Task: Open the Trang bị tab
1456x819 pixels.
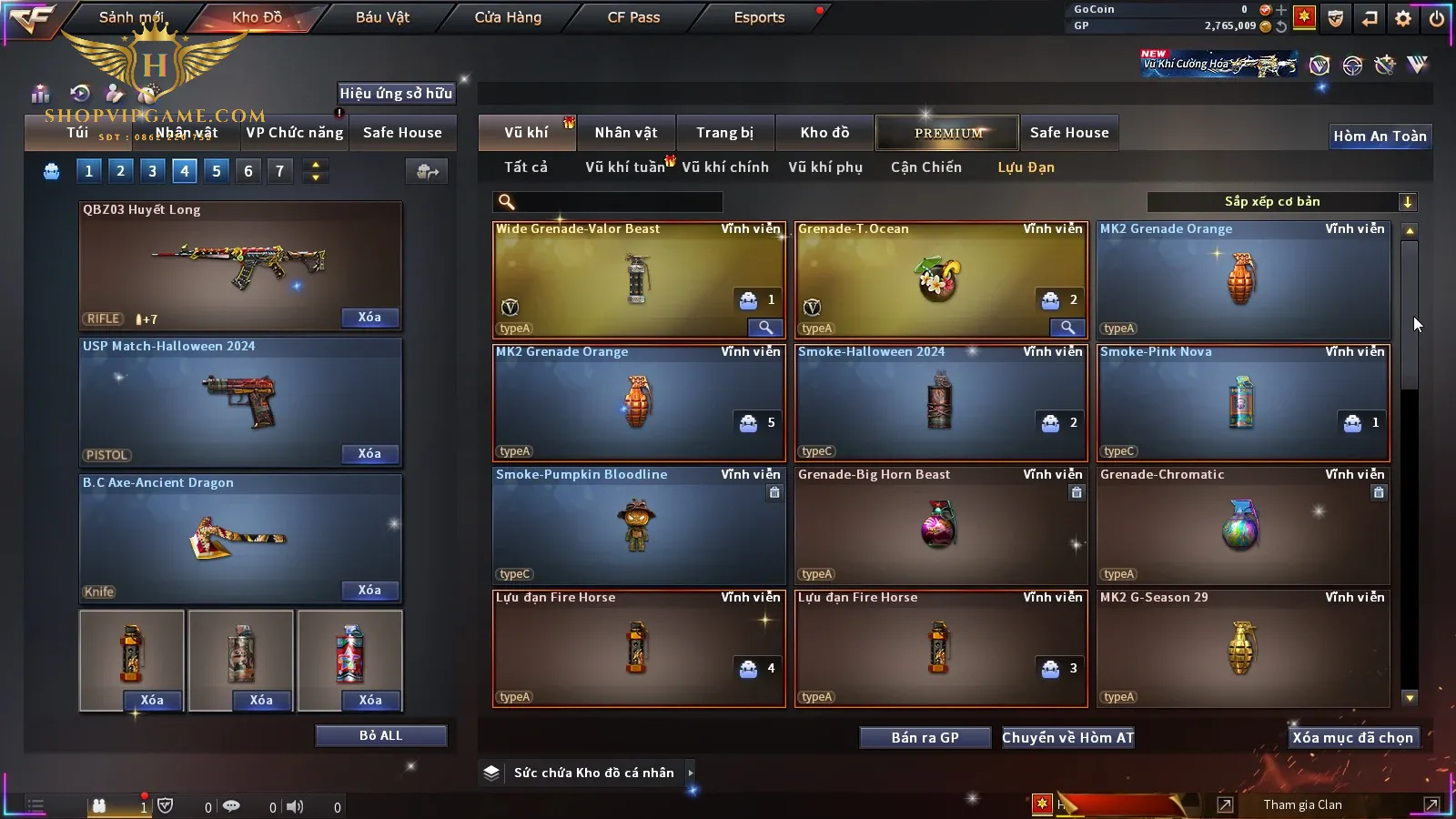Action: pos(724,133)
